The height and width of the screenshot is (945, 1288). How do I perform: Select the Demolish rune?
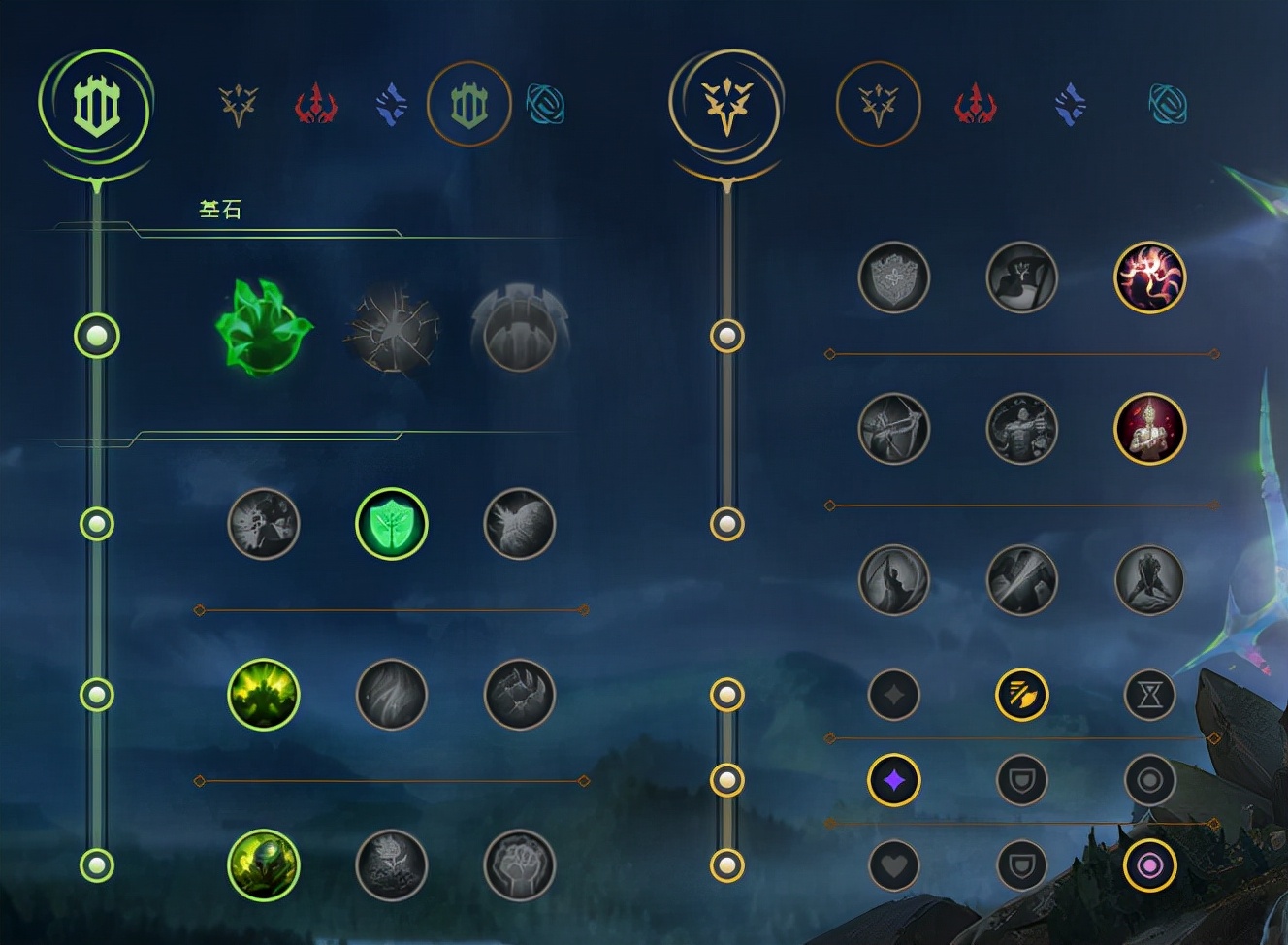[x=264, y=525]
